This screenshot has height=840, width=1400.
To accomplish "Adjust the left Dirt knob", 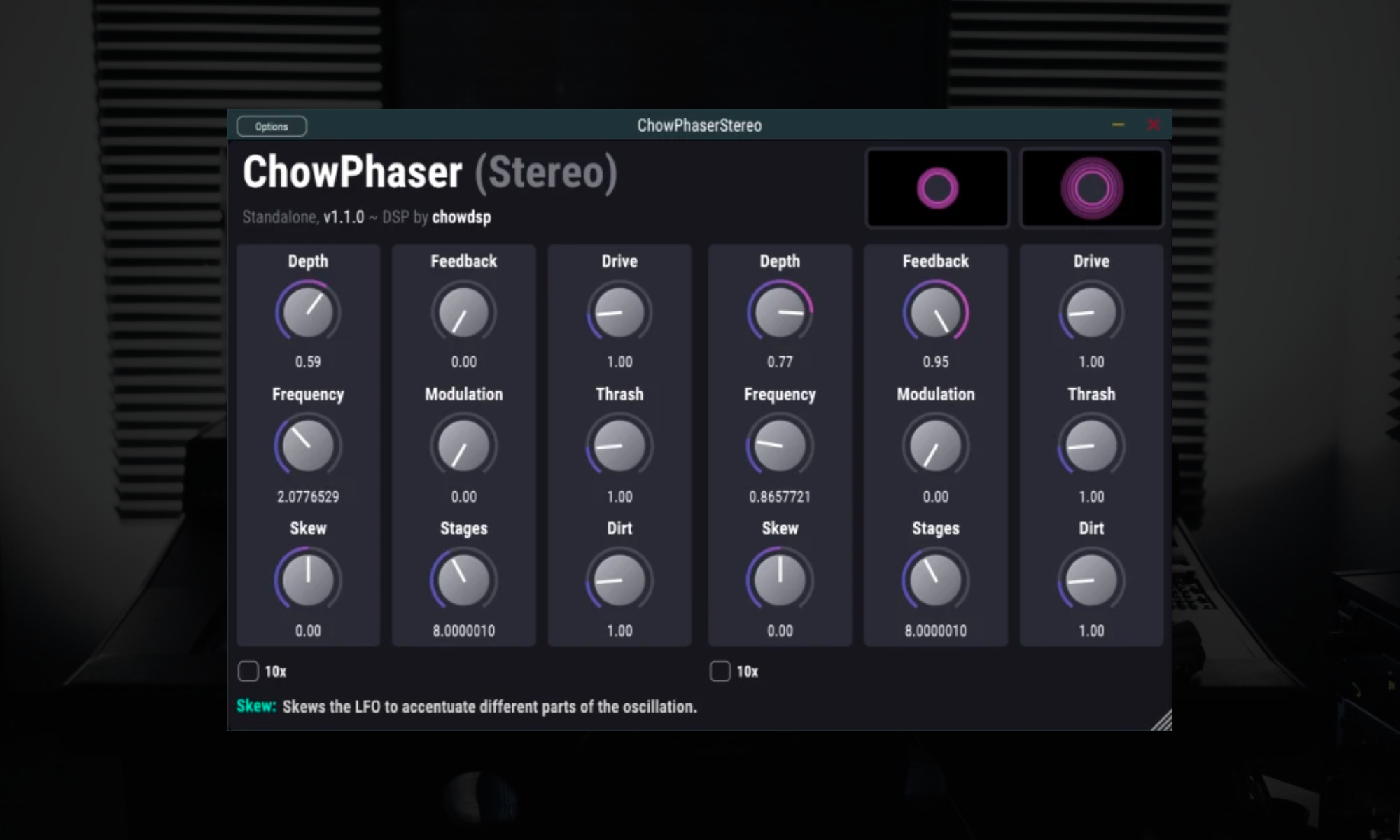I will click(x=619, y=581).
